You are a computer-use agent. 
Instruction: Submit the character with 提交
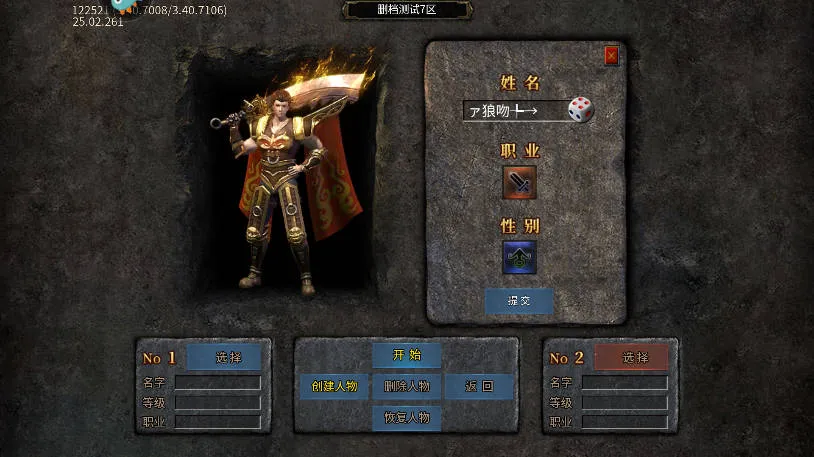coord(519,301)
